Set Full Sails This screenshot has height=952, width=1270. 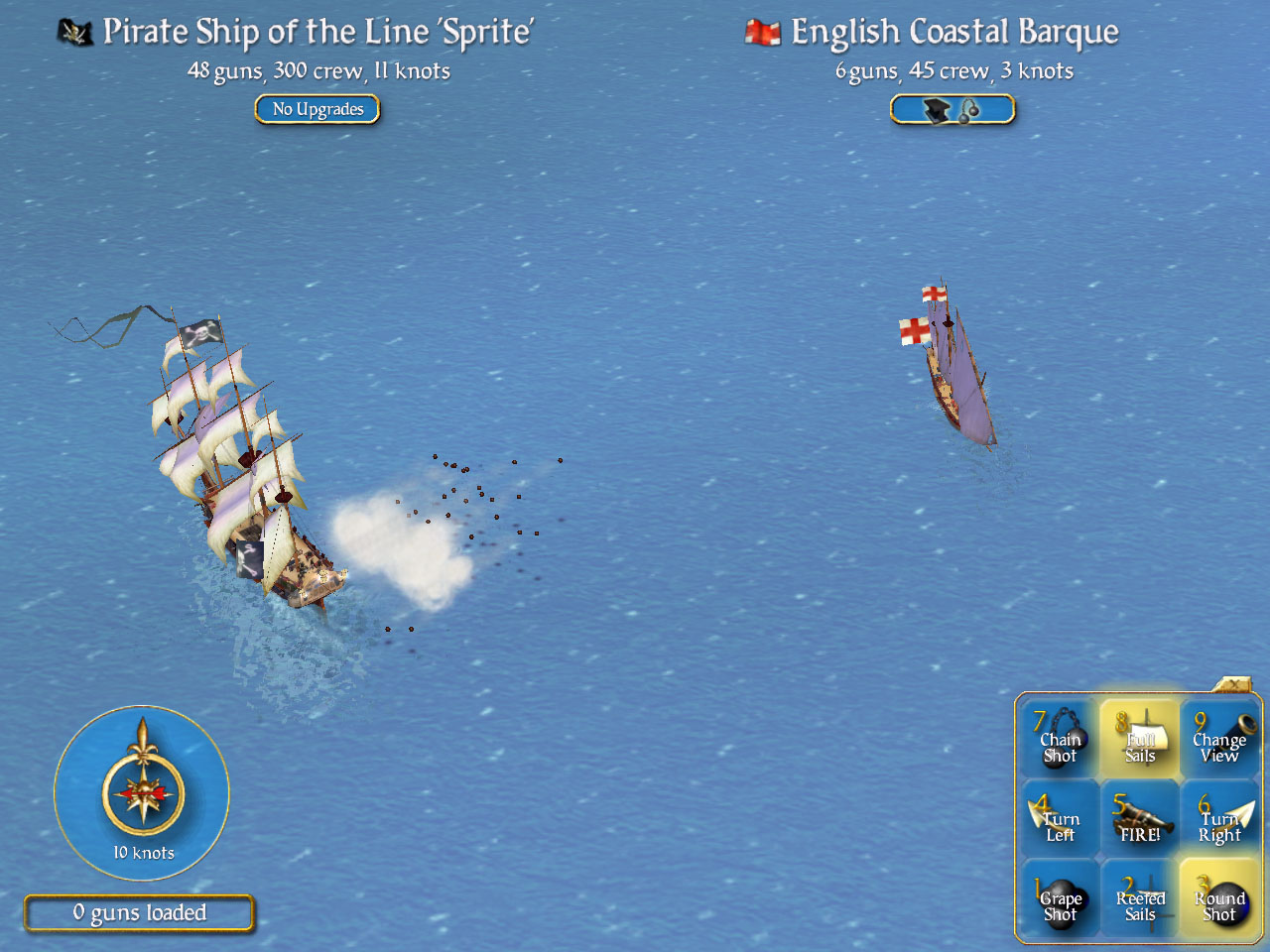click(1139, 739)
